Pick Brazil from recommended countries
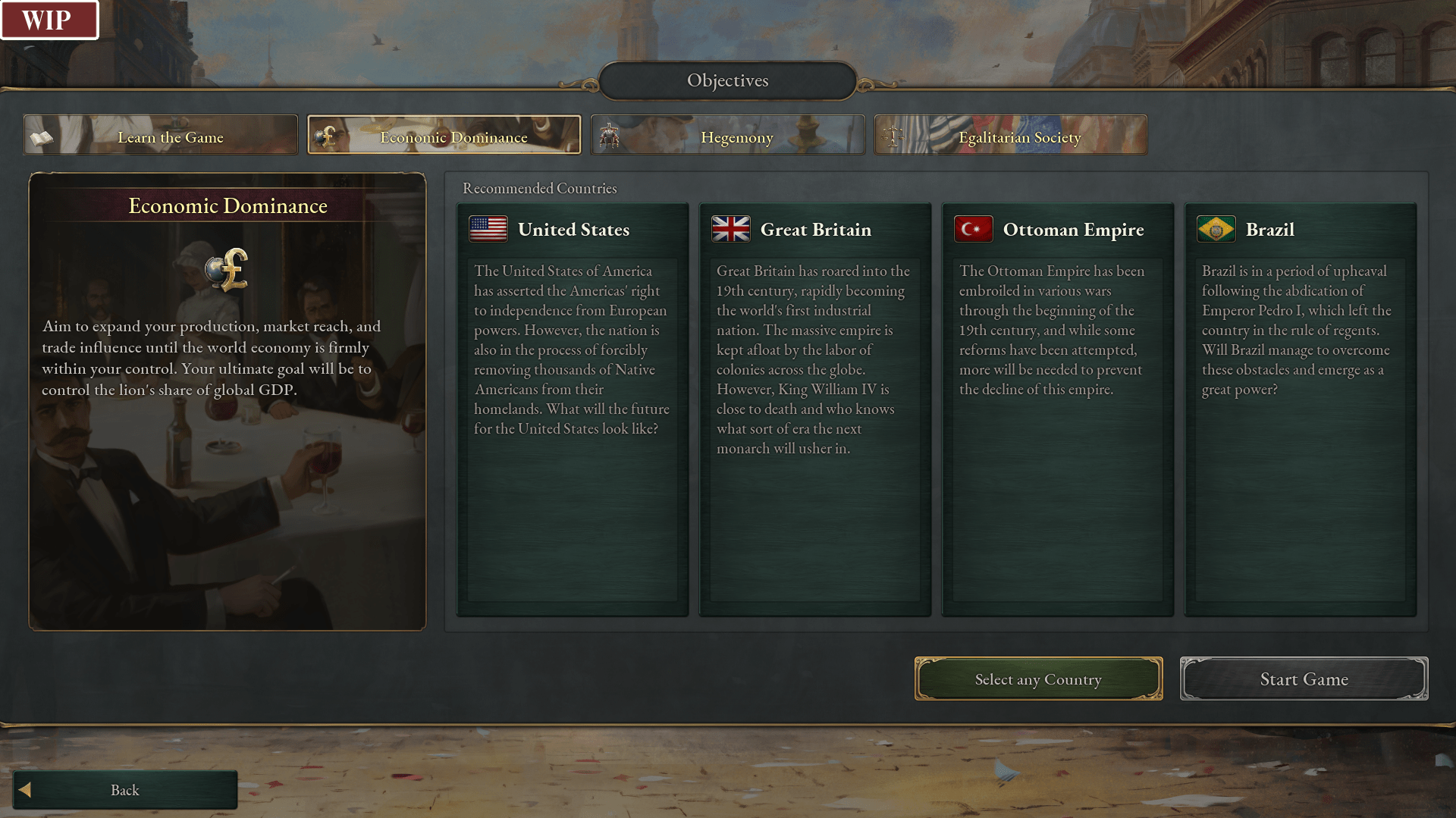Image resolution: width=1456 pixels, height=818 pixels. pos(1301,409)
